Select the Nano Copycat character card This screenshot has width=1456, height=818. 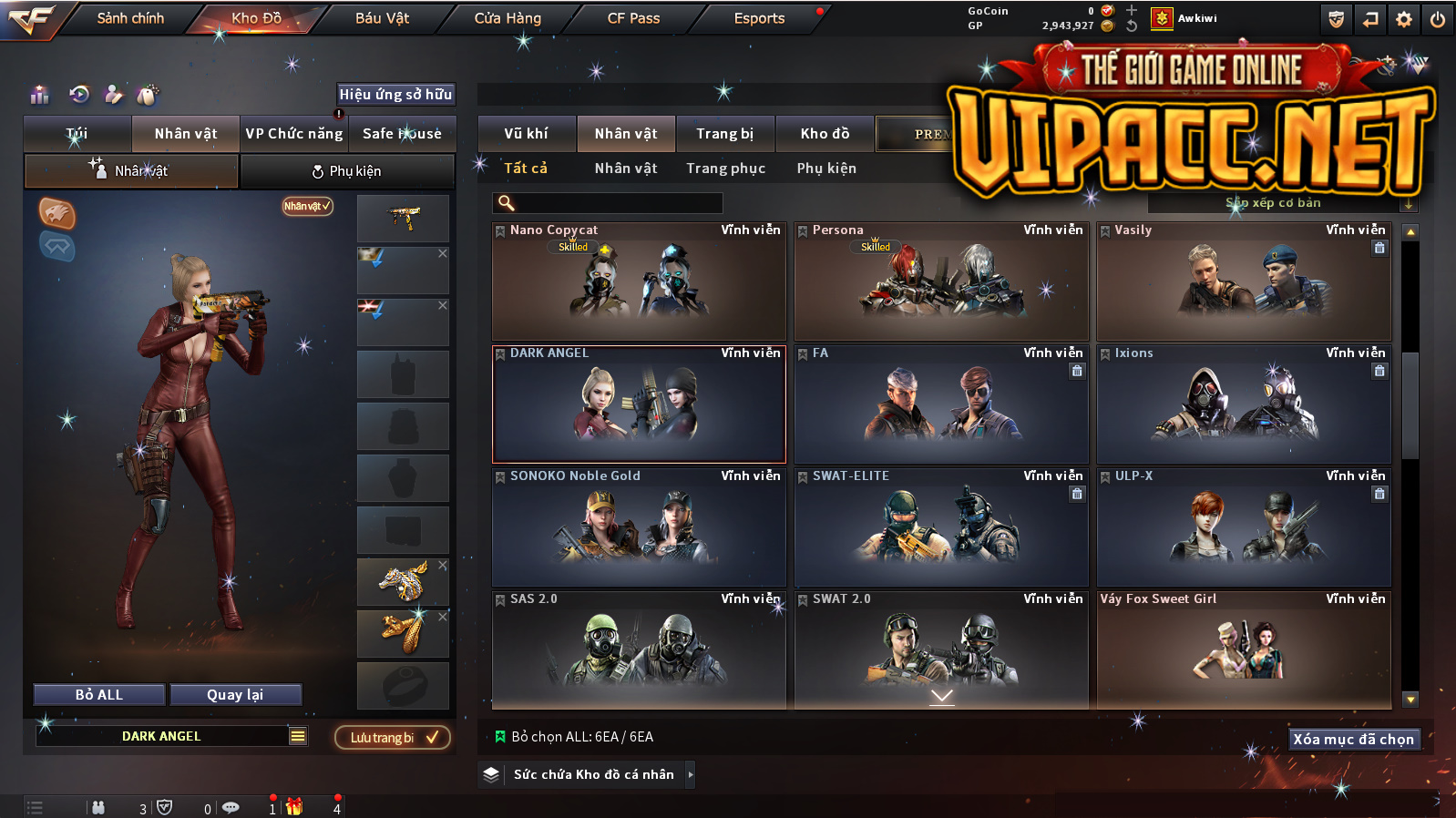coord(639,281)
